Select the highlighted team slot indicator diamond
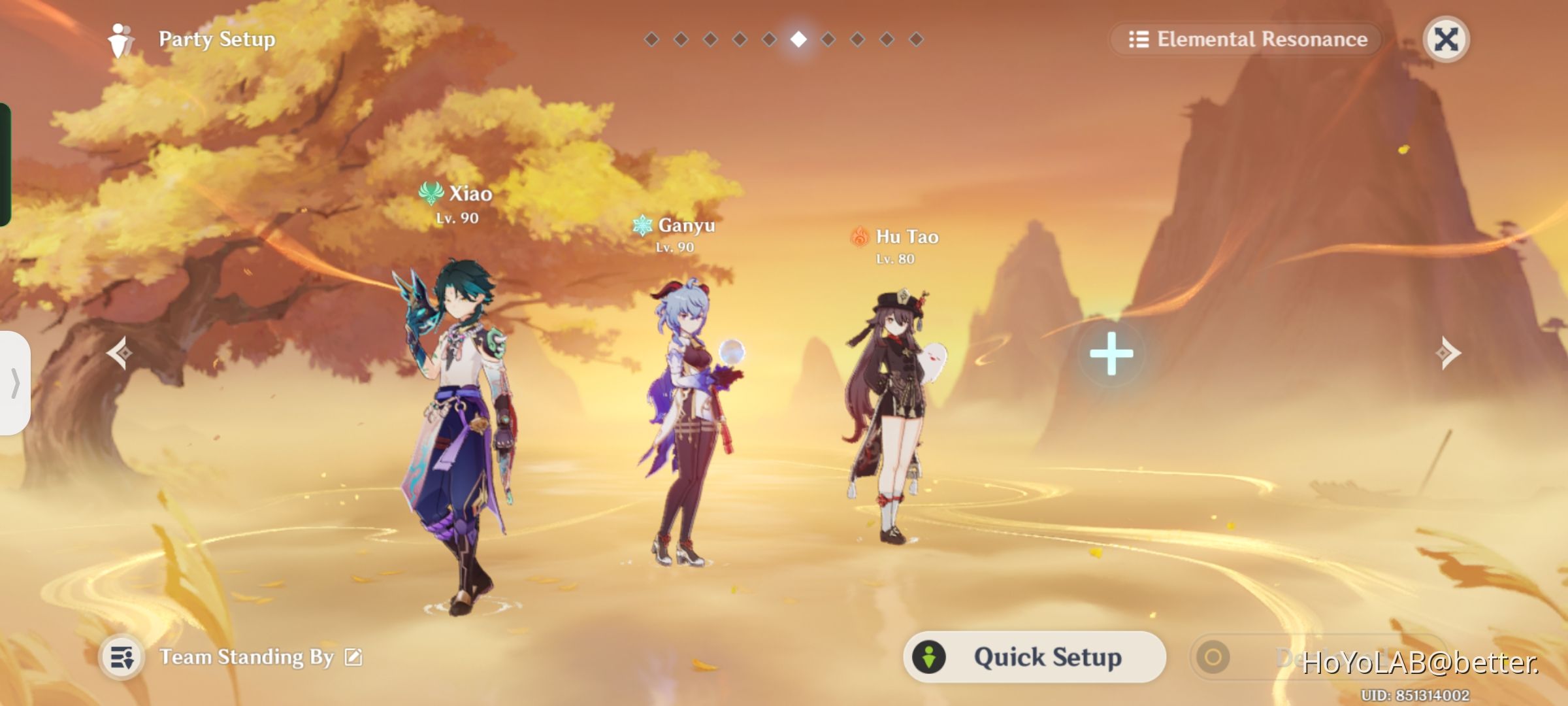The width and height of the screenshot is (1568, 706). [x=798, y=39]
